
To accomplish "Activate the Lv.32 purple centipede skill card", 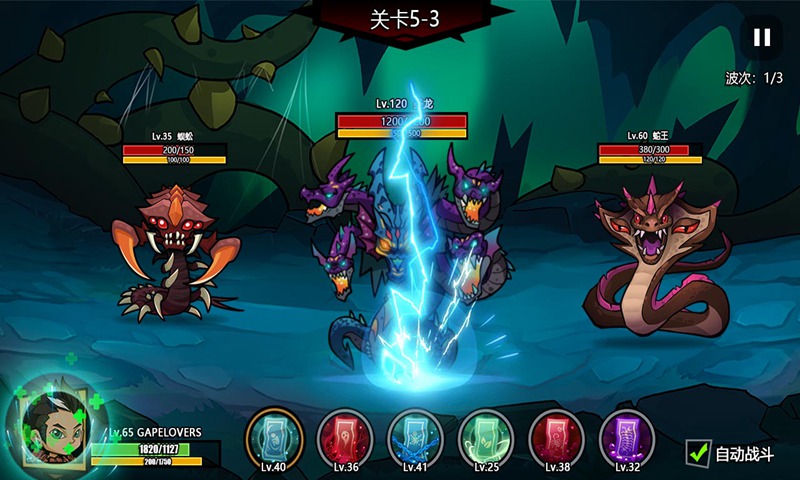I will [627, 436].
